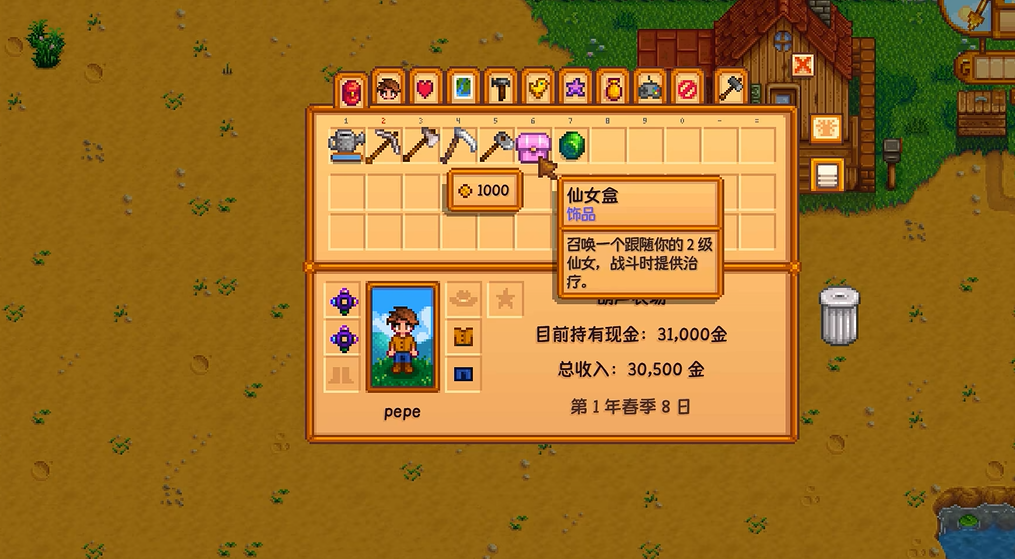Switch to the hammer crafting tab
Image resolution: width=1015 pixels, height=559 pixels.
tap(499, 90)
